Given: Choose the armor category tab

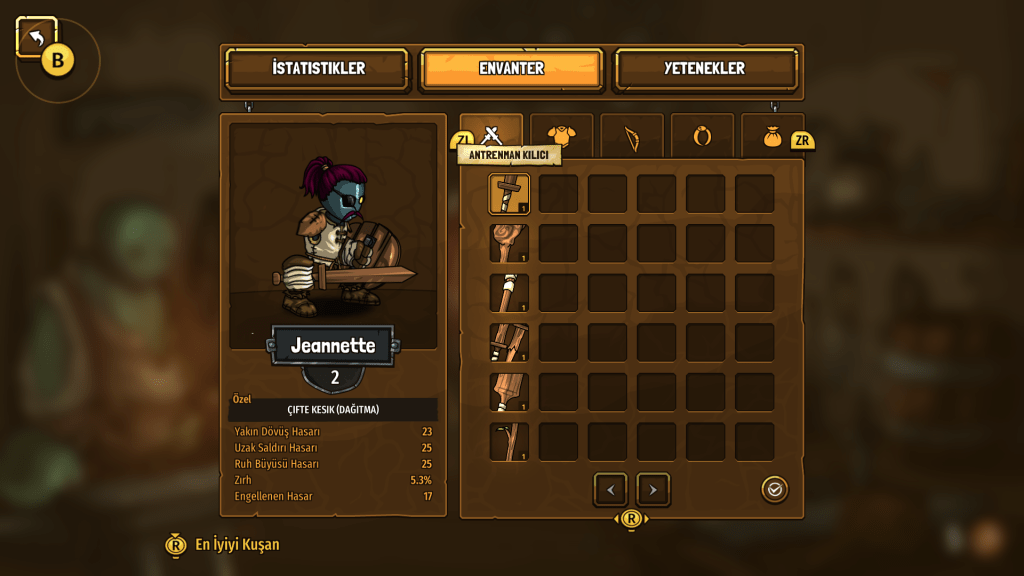Looking at the screenshot, I should click(561, 136).
